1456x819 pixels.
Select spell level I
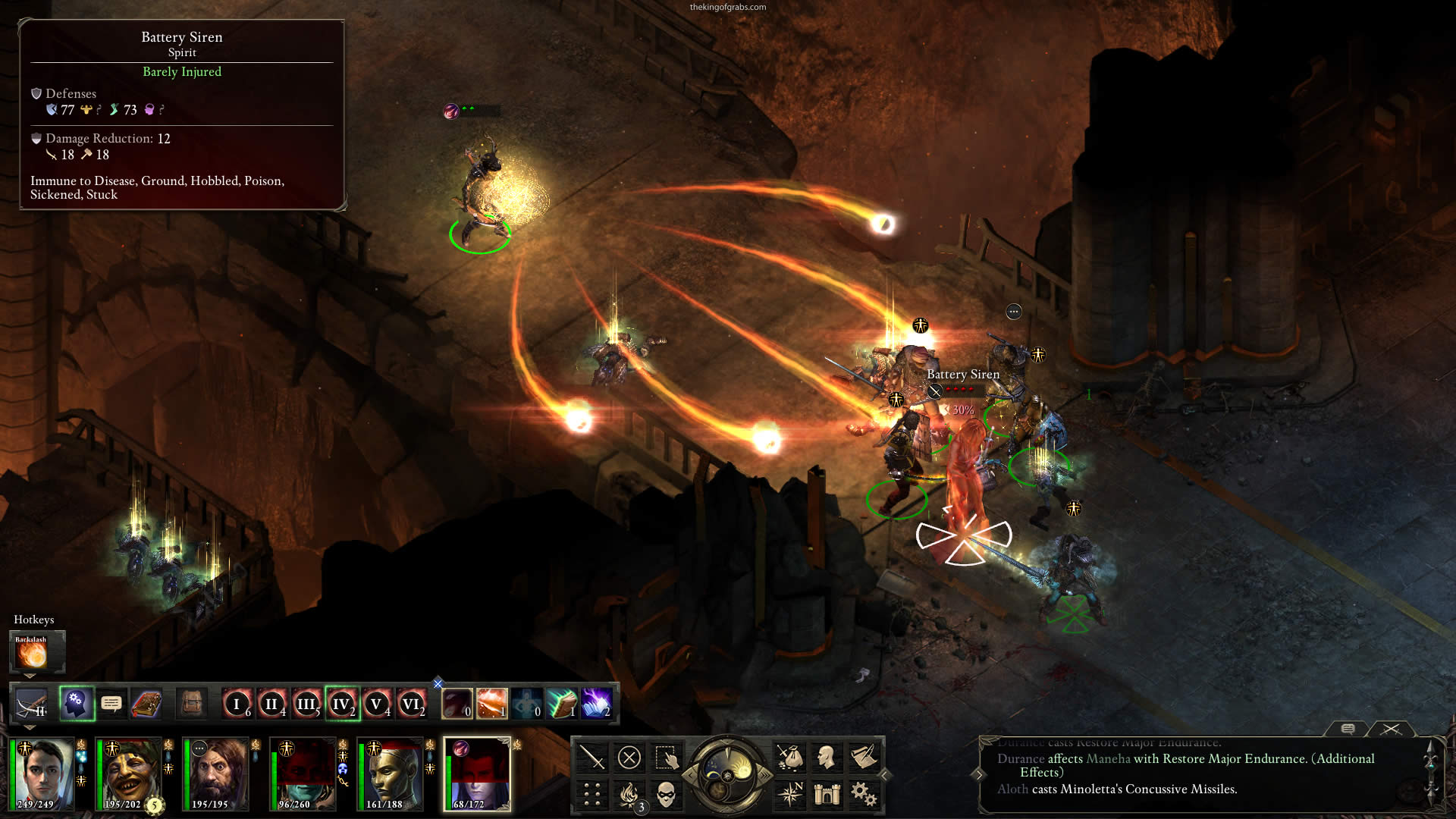click(237, 704)
